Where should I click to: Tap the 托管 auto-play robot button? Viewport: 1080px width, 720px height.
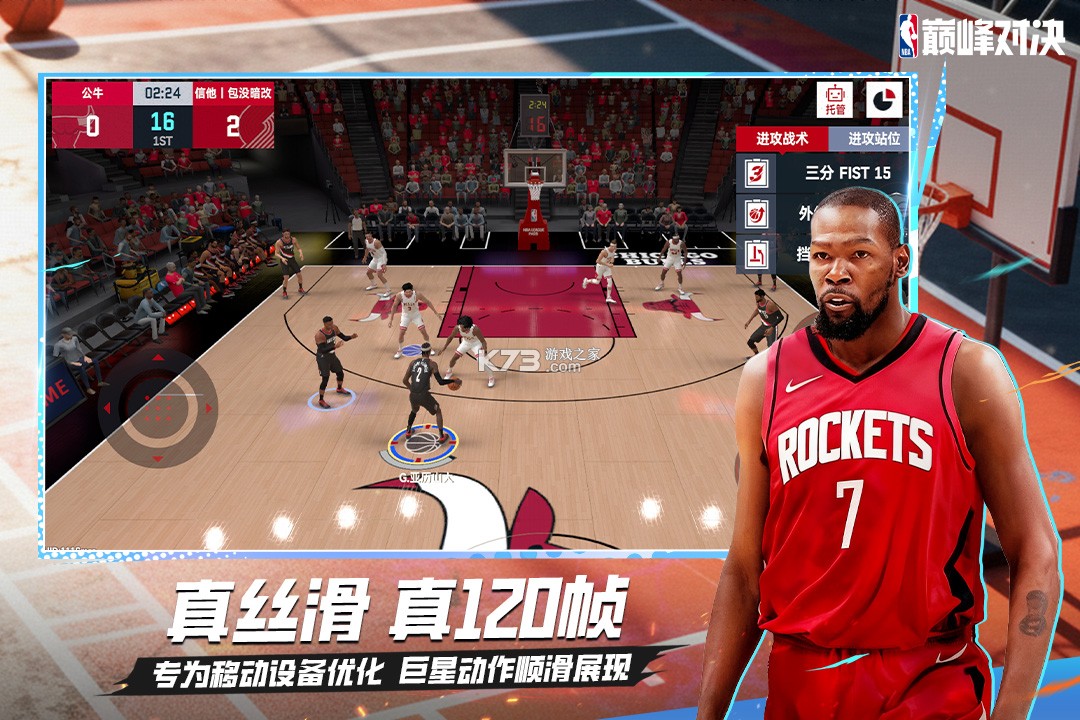click(x=834, y=99)
